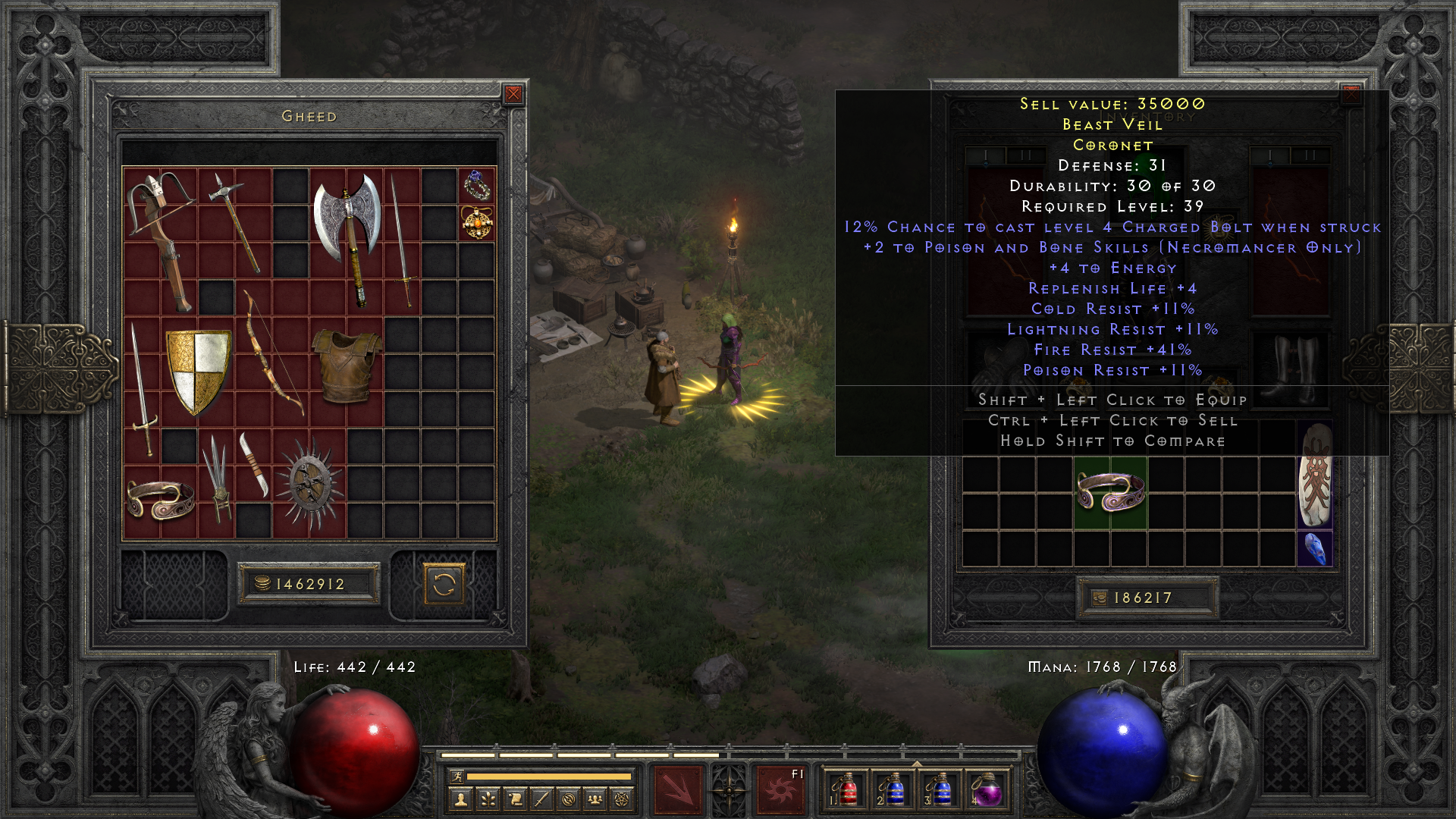Open the right-click F1 skill selector

tap(780, 790)
